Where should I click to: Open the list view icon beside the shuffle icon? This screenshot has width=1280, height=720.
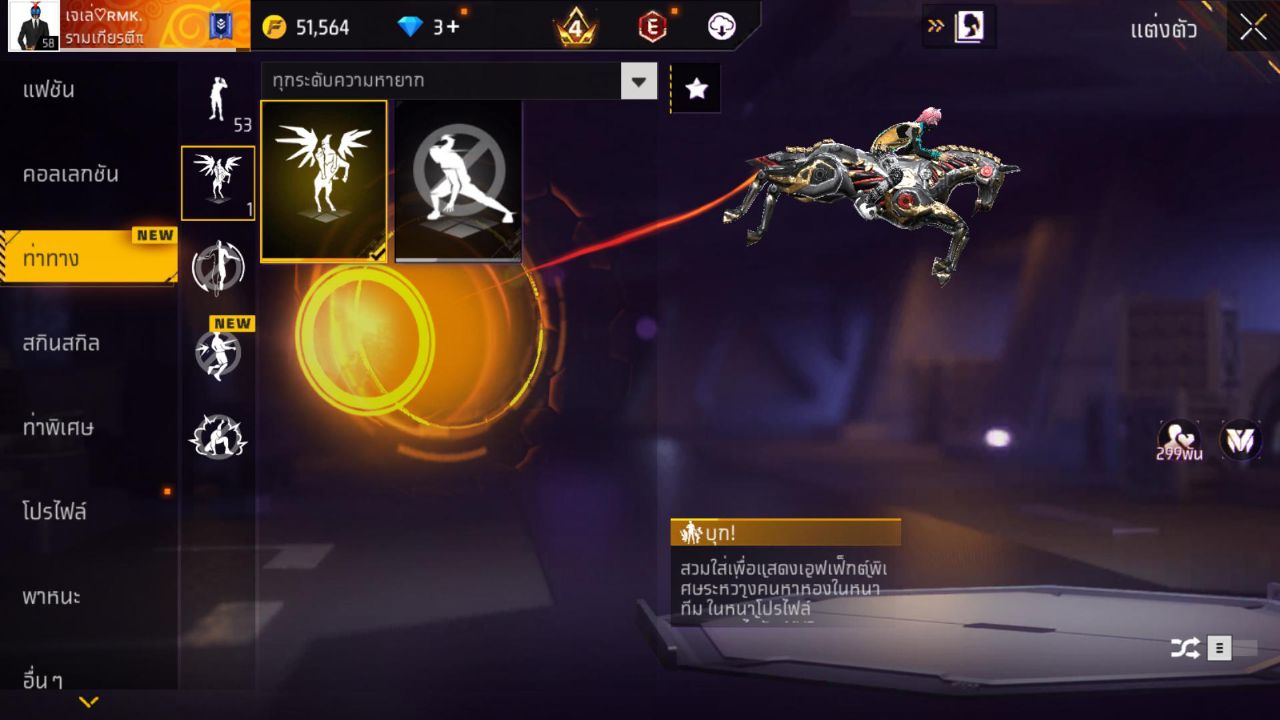[1219, 648]
